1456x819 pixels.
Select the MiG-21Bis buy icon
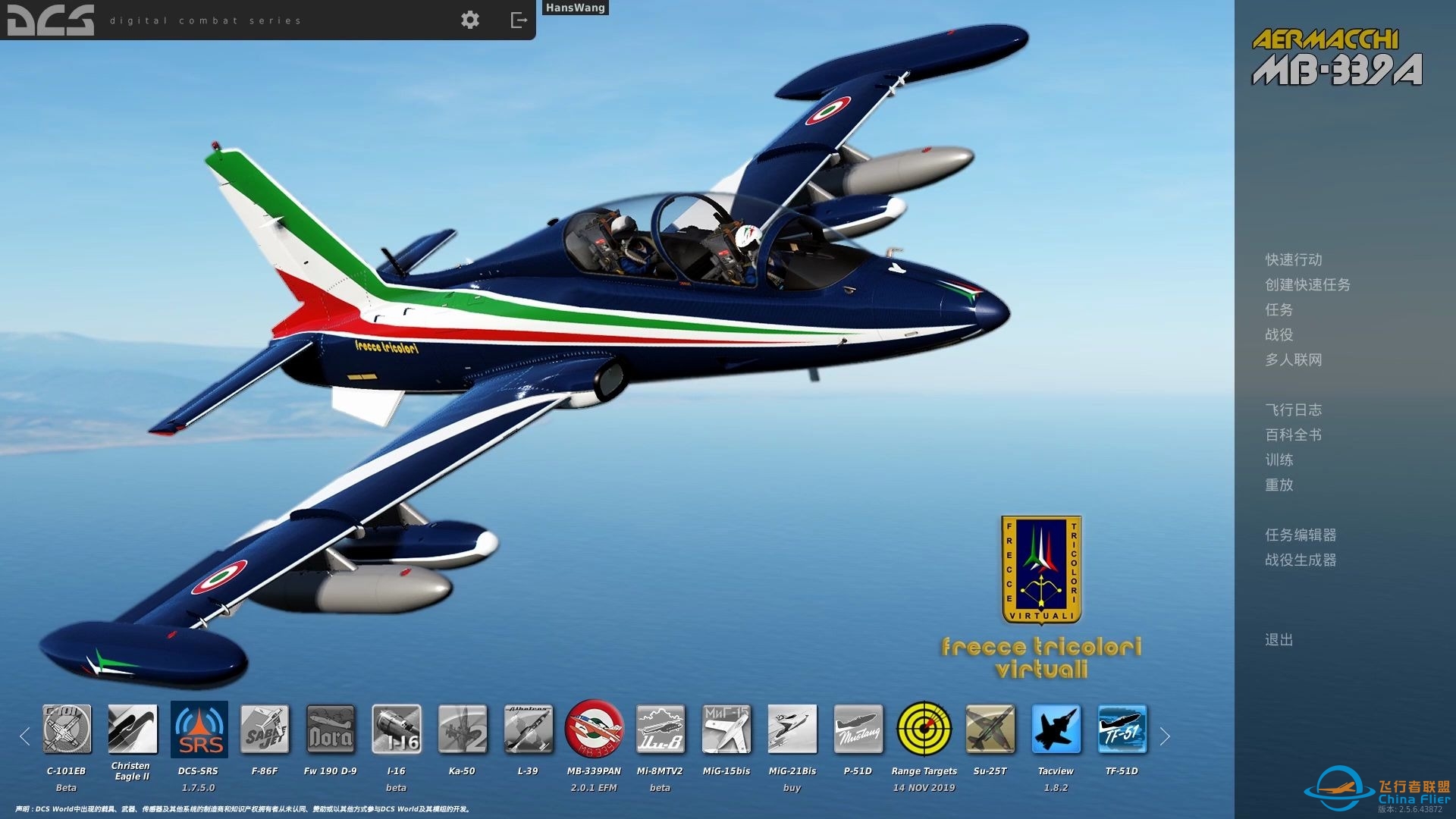792,730
